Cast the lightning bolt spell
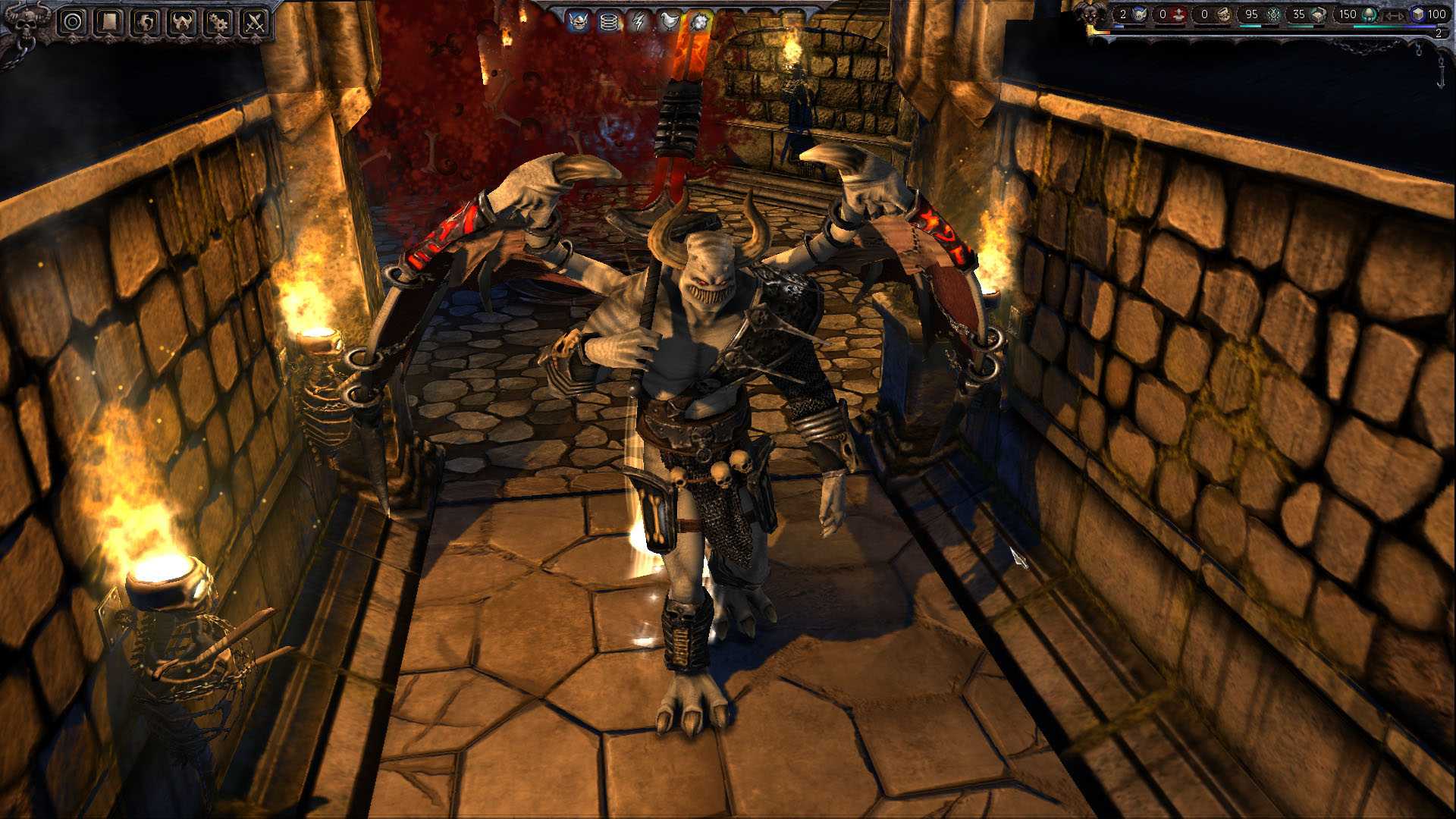The height and width of the screenshot is (819, 1456). click(638, 21)
